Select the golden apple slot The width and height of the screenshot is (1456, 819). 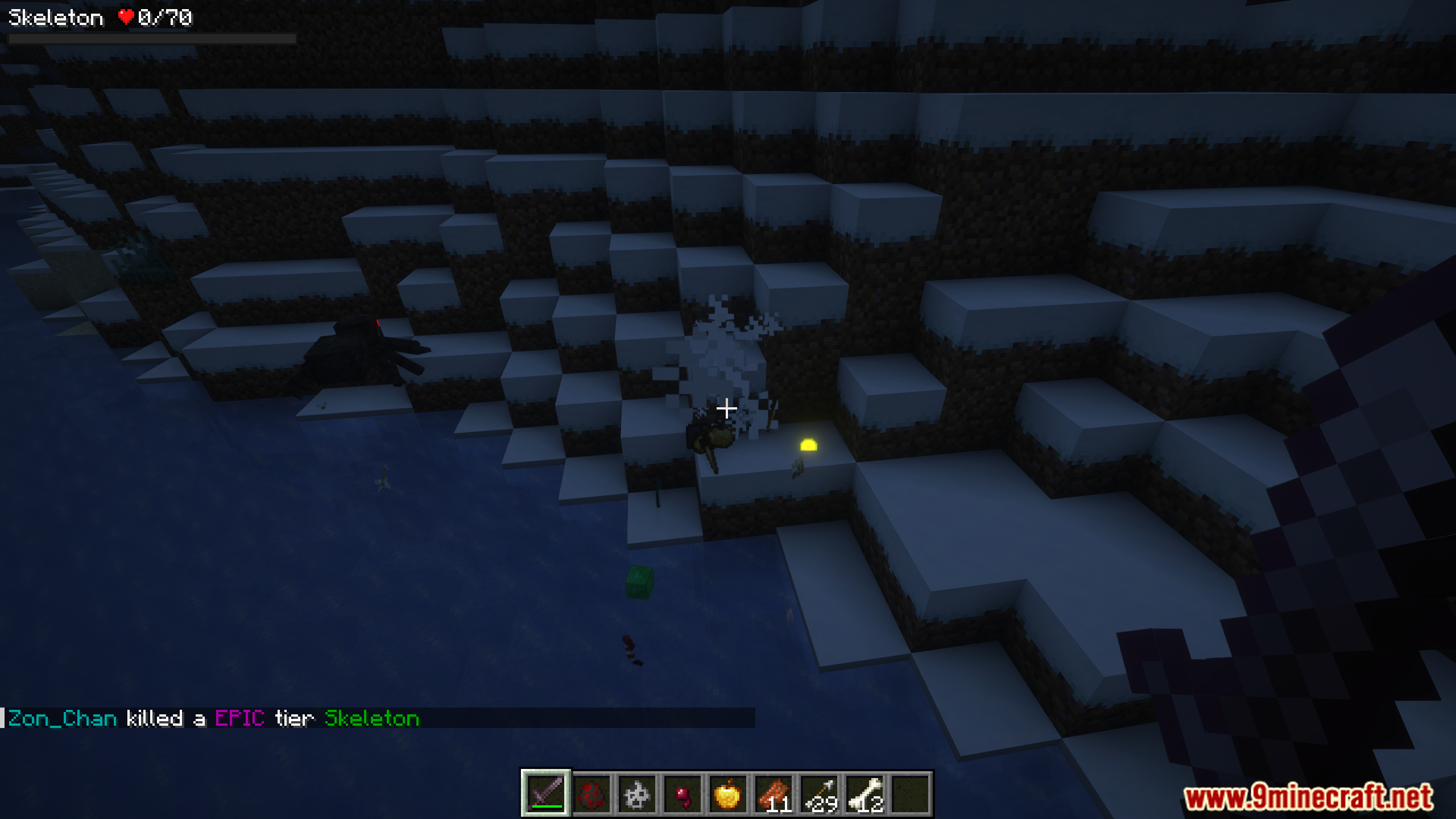pos(728,793)
